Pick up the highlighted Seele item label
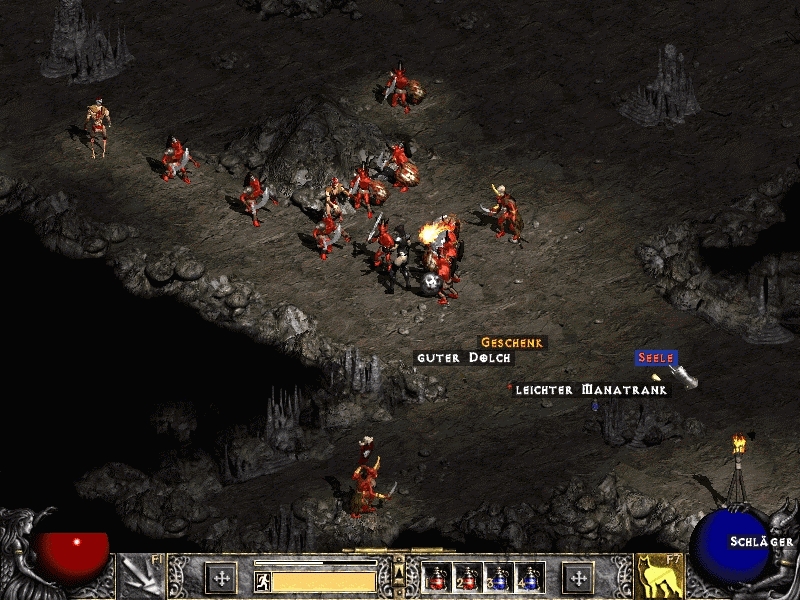This screenshot has width=800, height=600. tap(656, 357)
